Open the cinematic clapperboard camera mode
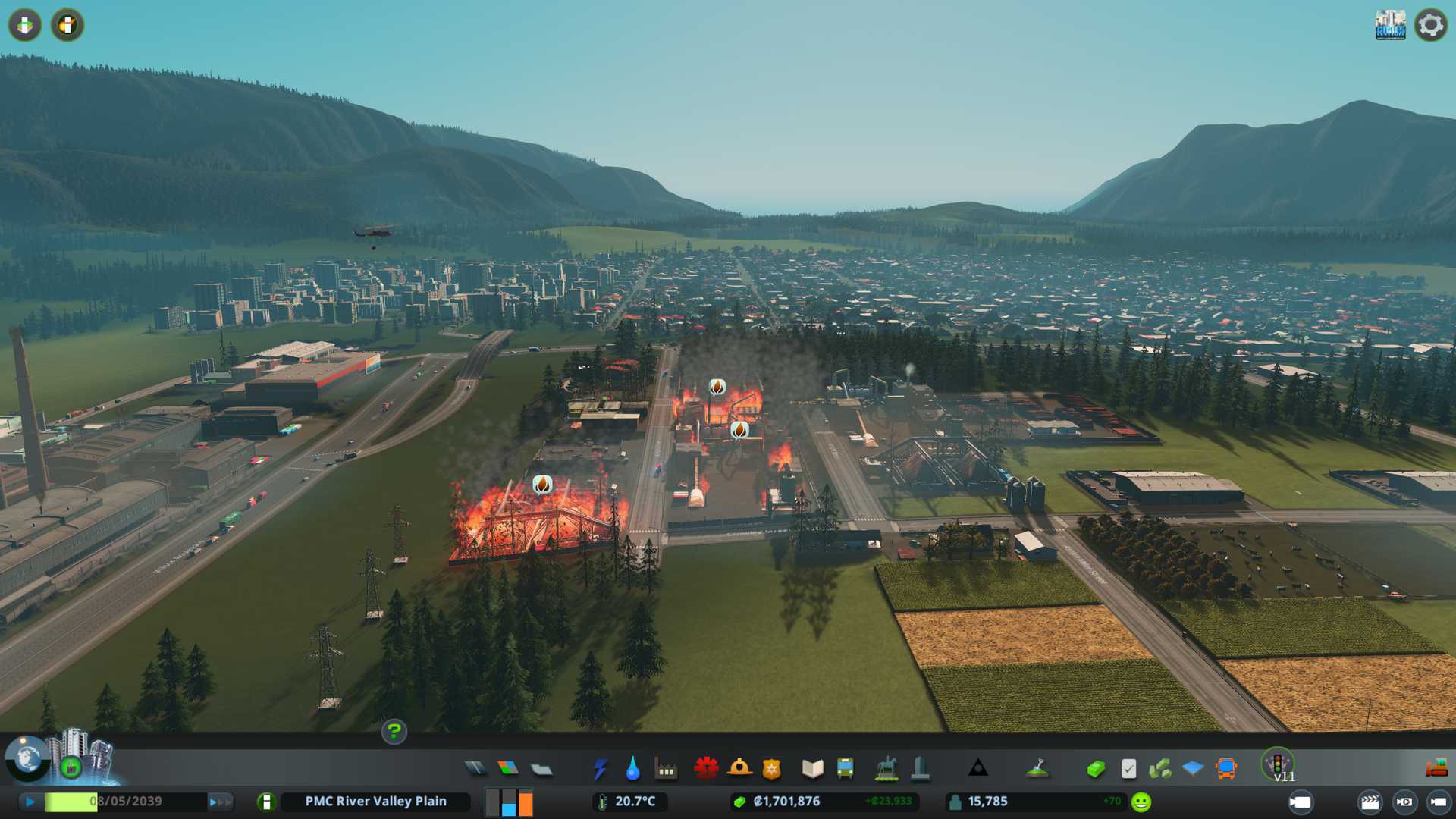 click(1370, 802)
